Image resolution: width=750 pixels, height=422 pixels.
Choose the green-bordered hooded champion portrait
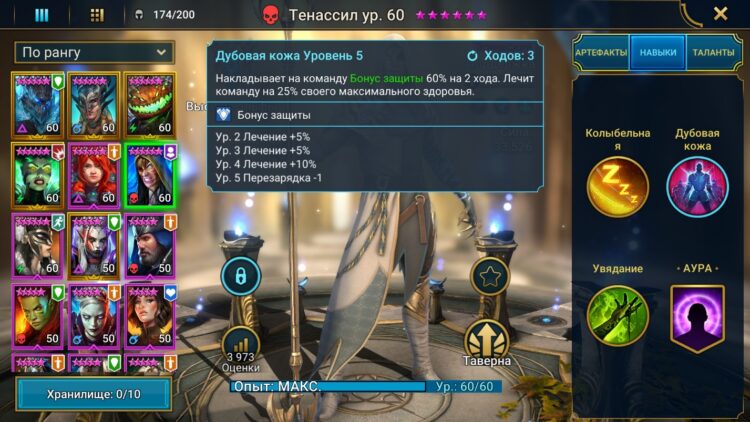point(150,175)
